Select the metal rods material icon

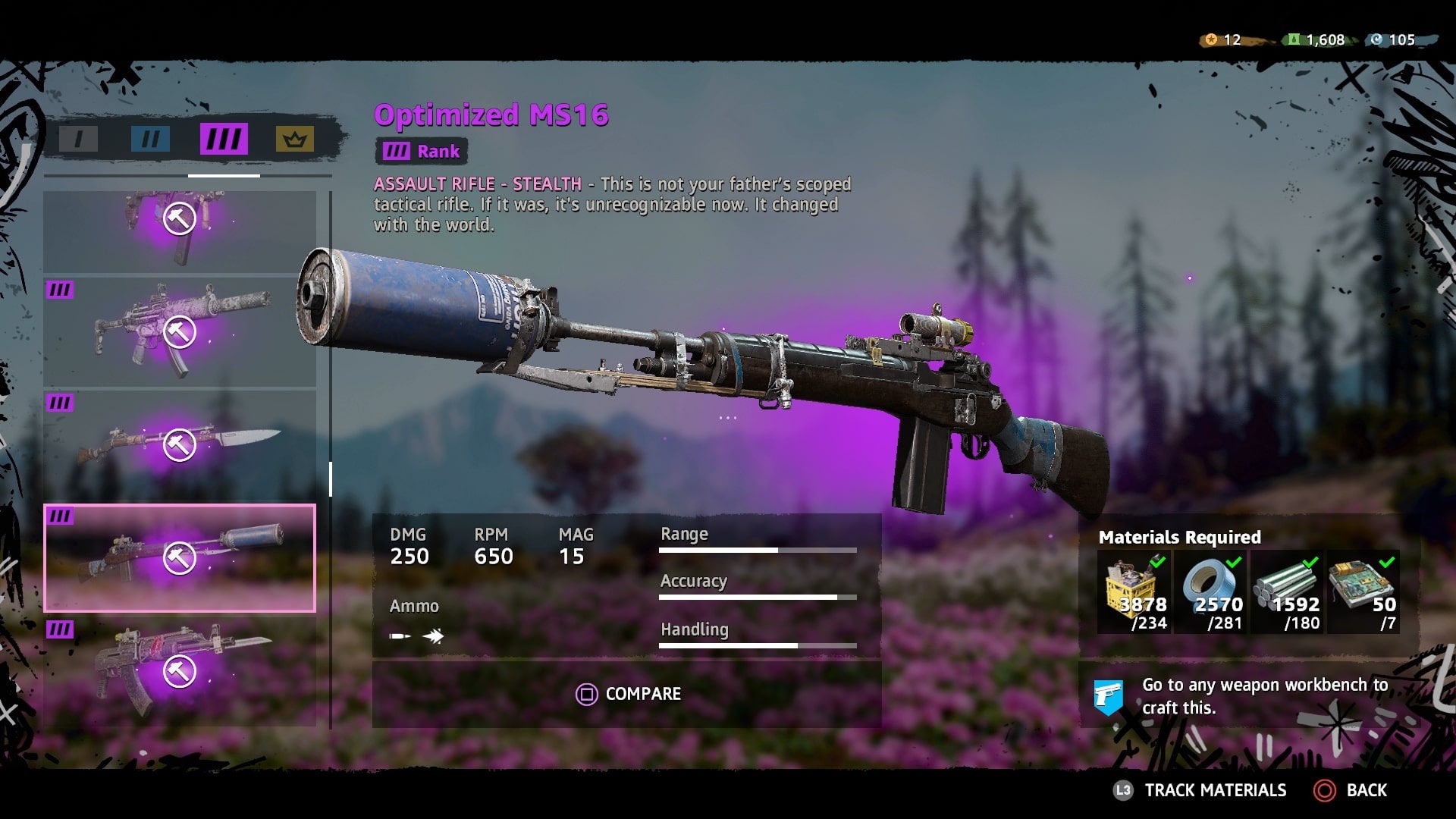pos(1287,592)
